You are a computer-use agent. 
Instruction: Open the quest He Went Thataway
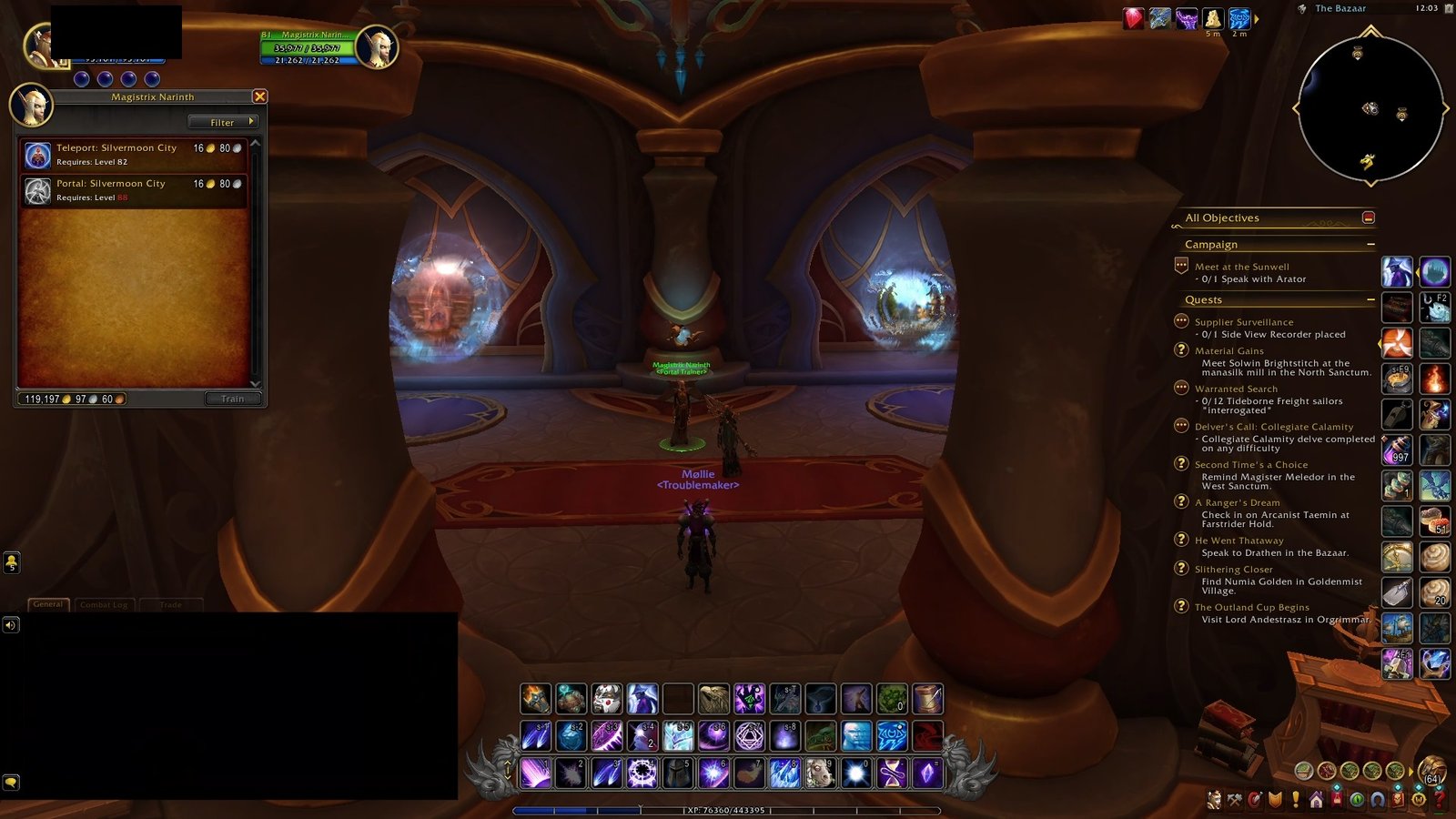(1239, 540)
